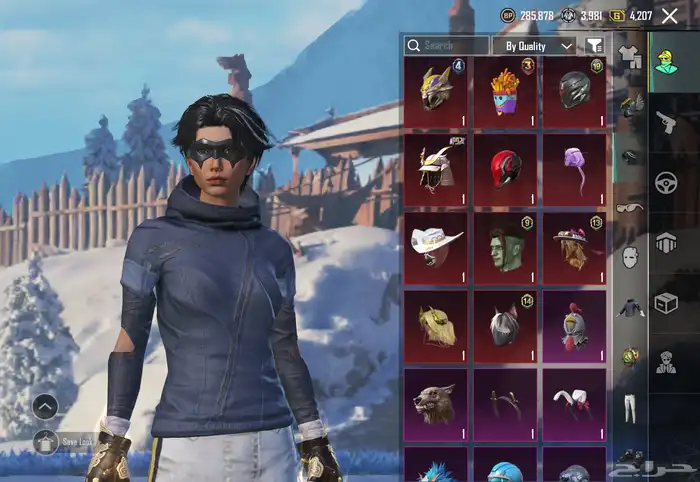Screen dimensions: 700x482
Task: Switch to the pistol weapons tab
Action: (x=665, y=122)
